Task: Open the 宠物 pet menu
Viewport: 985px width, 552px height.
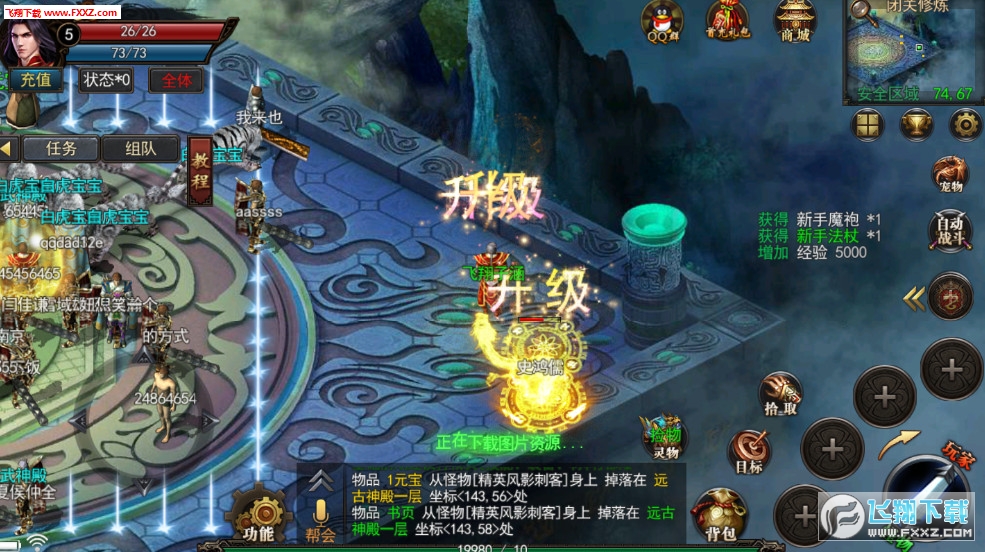Action: click(x=949, y=174)
